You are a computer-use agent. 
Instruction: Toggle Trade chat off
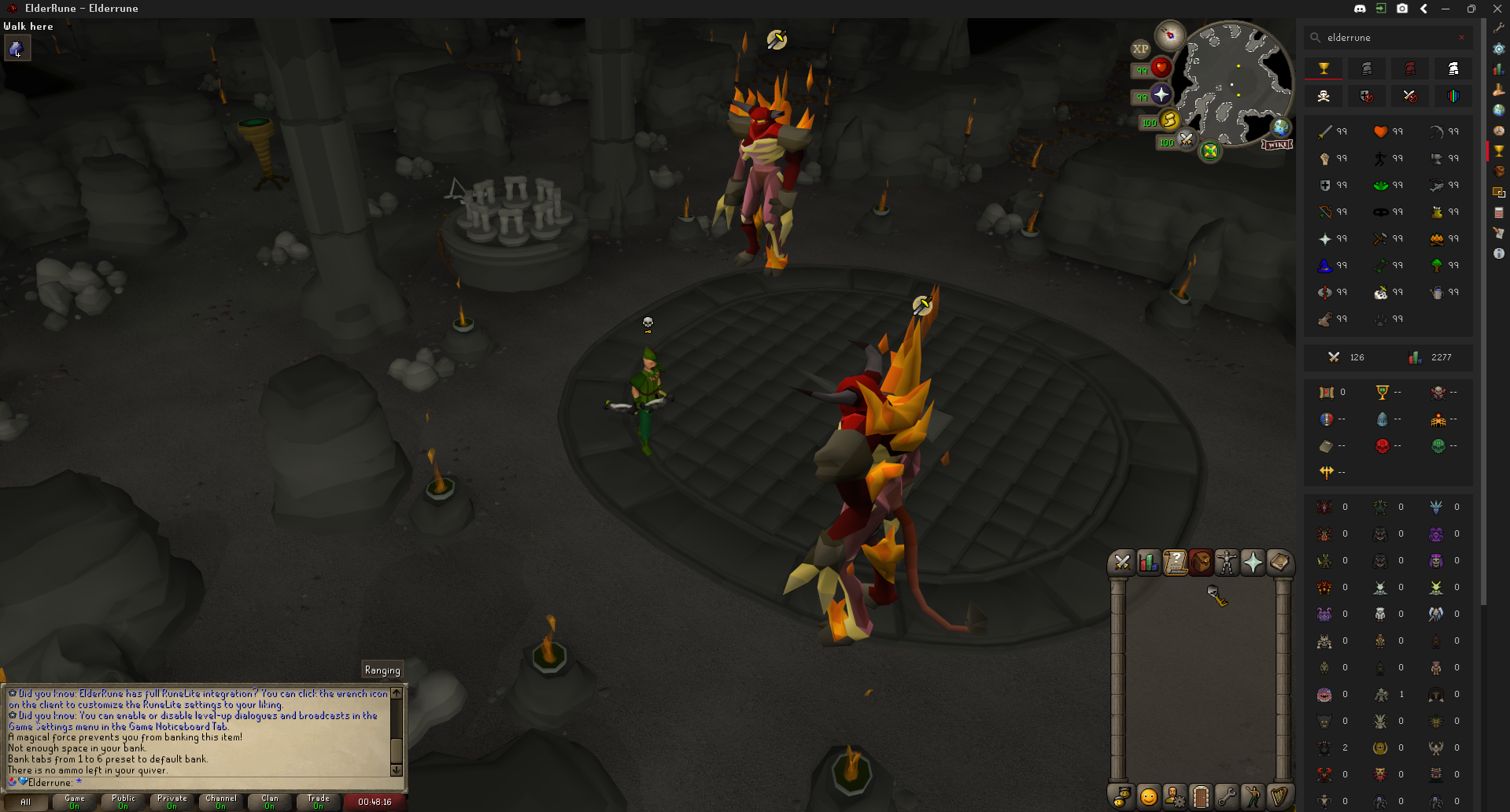317,801
